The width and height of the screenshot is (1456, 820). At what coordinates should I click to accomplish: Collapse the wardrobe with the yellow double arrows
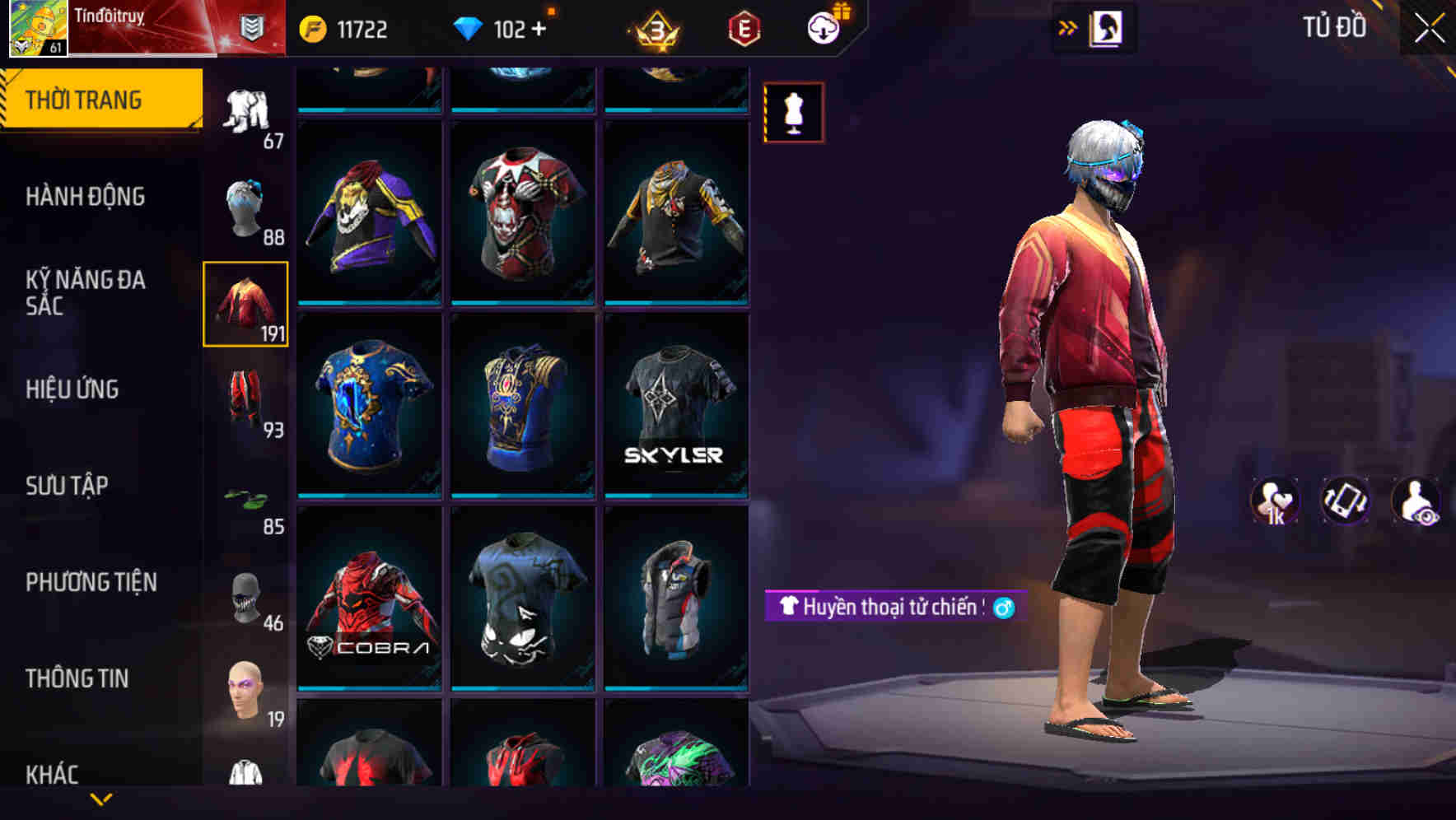tap(1066, 26)
